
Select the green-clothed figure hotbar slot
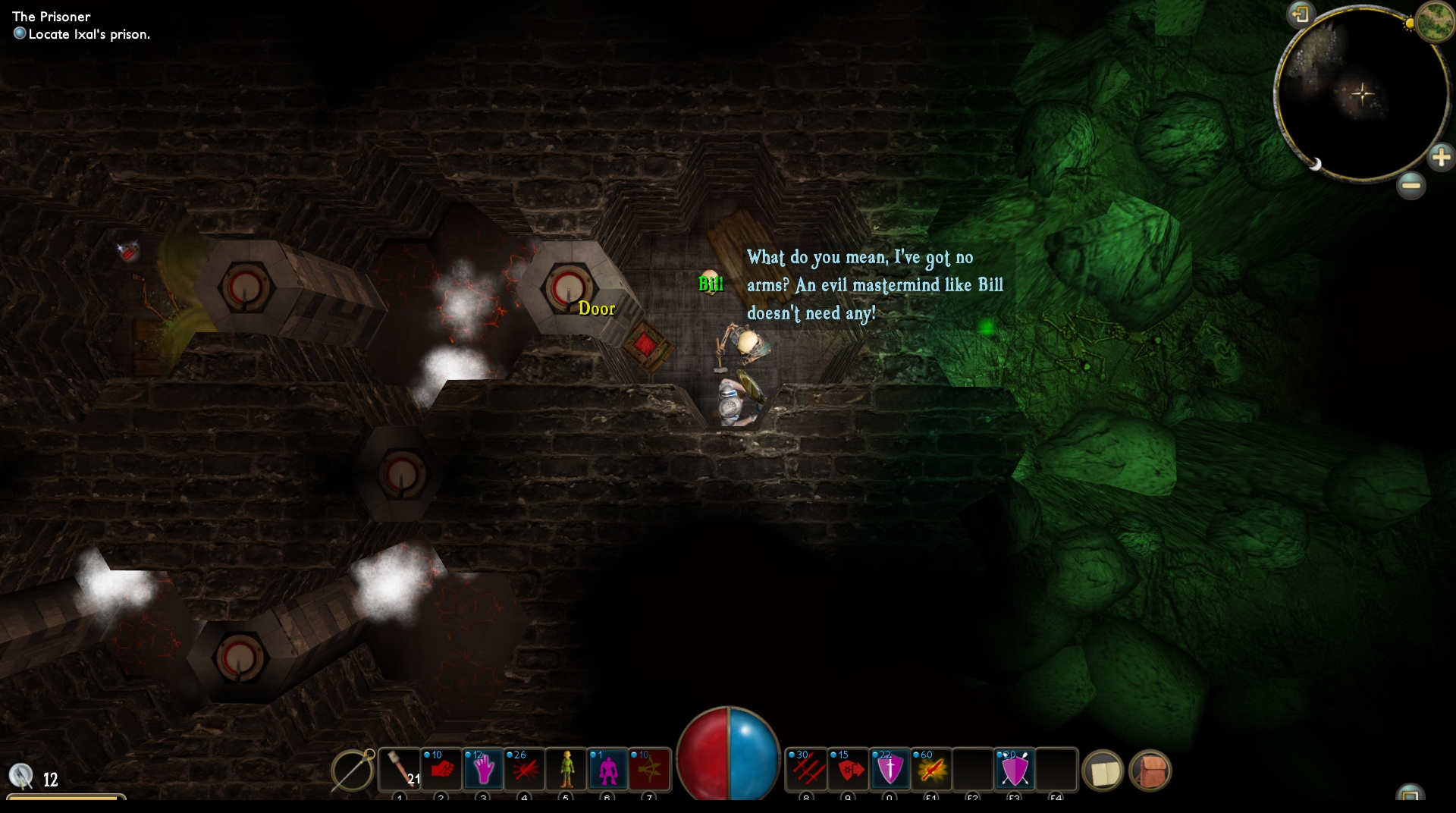point(566,771)
